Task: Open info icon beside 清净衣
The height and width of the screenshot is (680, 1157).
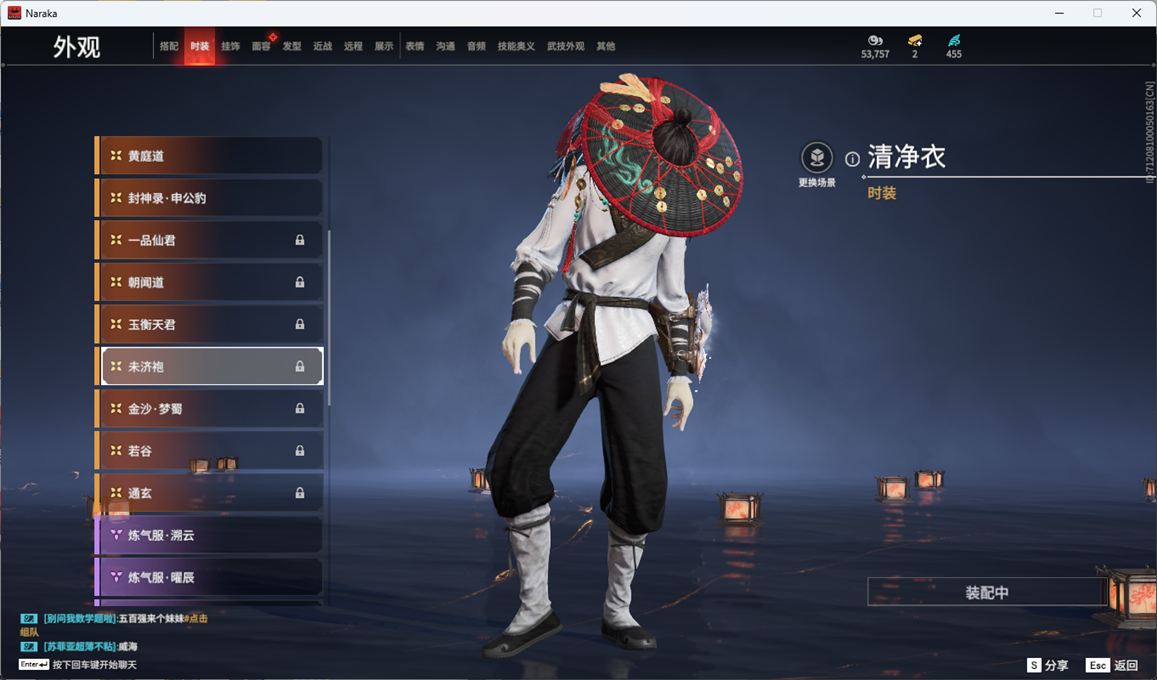Action: pos(852,159)
